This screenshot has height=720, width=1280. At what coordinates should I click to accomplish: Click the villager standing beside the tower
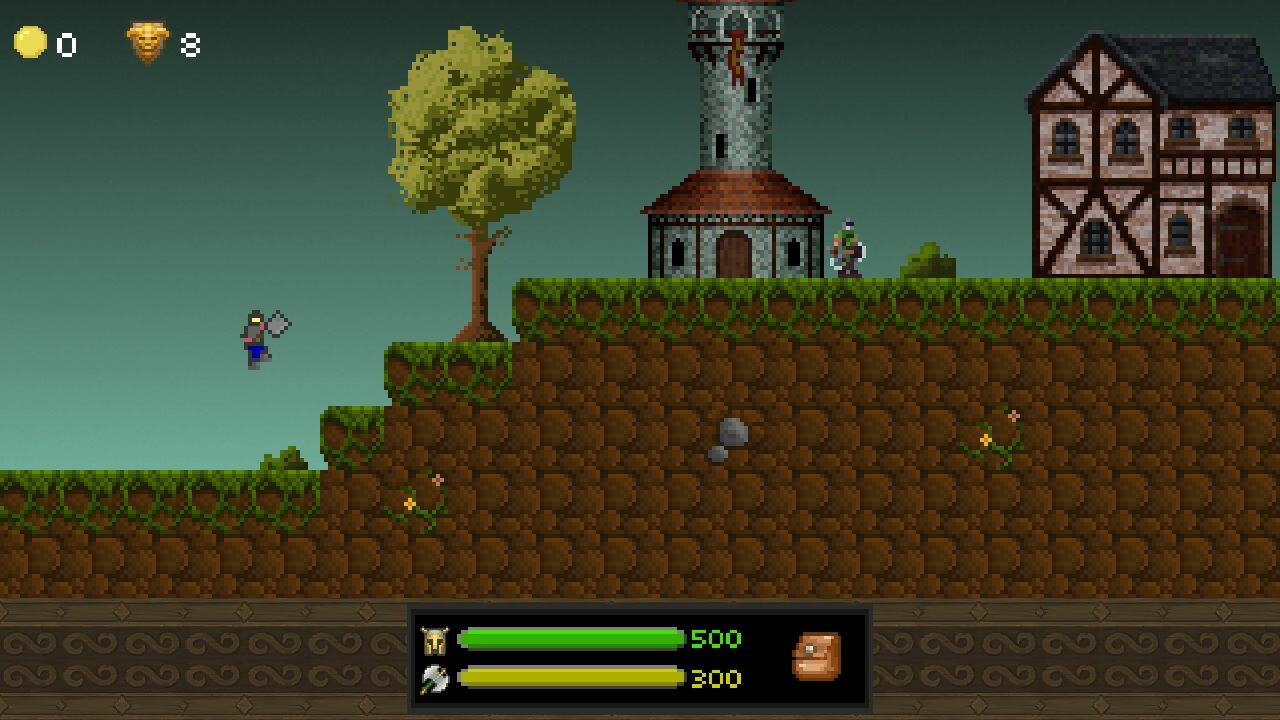pos(848,248)
